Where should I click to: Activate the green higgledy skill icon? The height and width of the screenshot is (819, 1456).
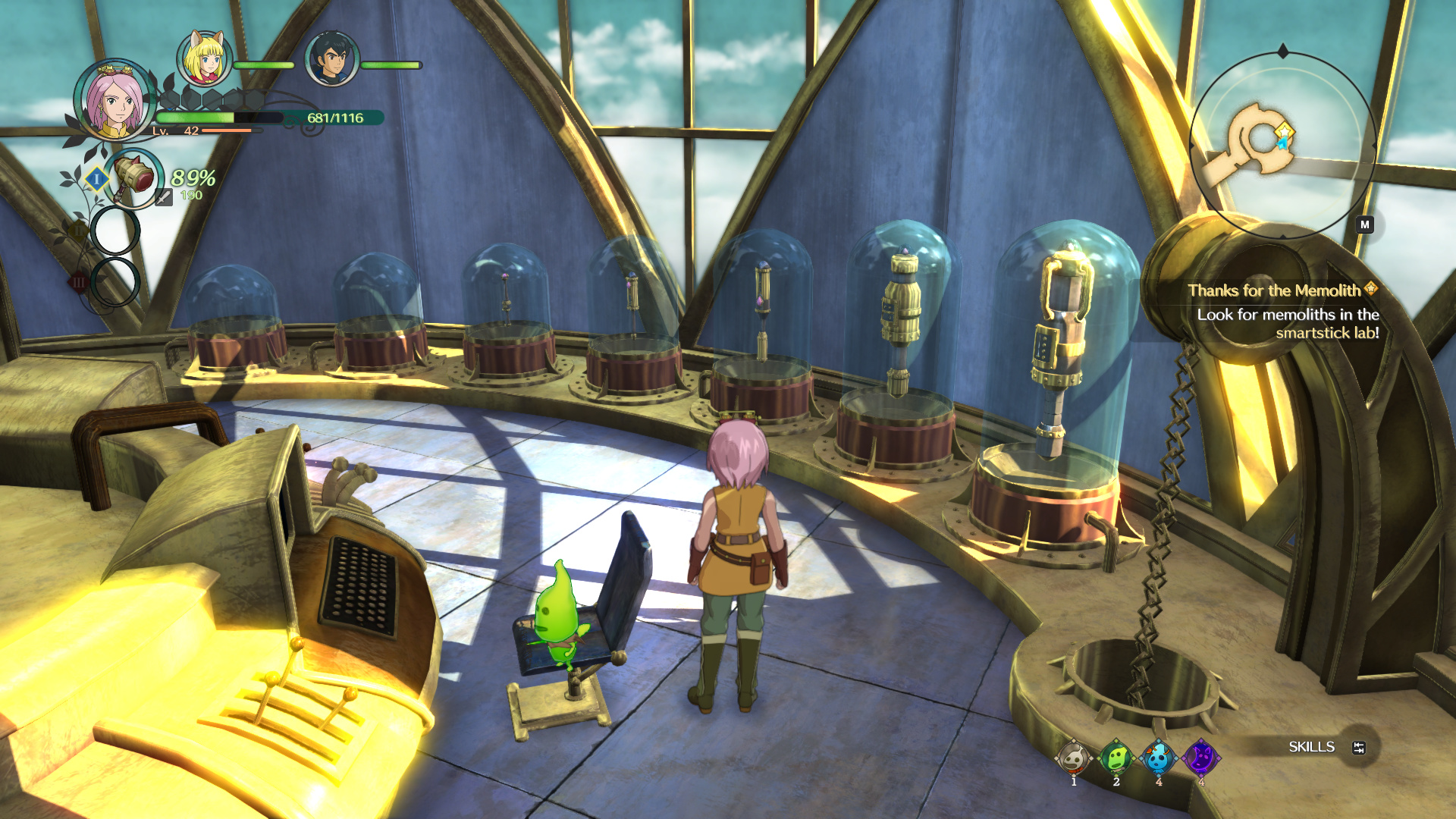pos(1116,758)
